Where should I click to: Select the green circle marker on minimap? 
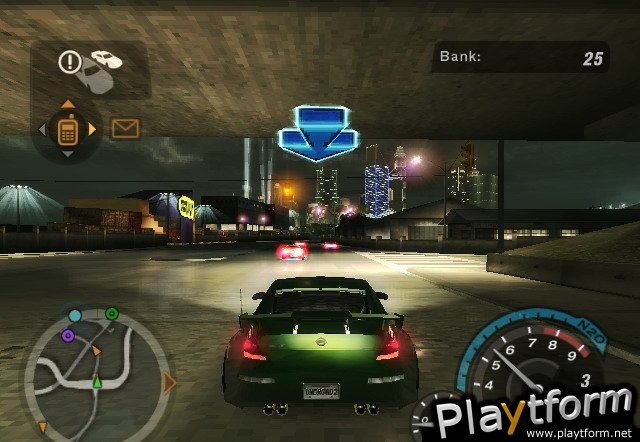click(112, 315)
